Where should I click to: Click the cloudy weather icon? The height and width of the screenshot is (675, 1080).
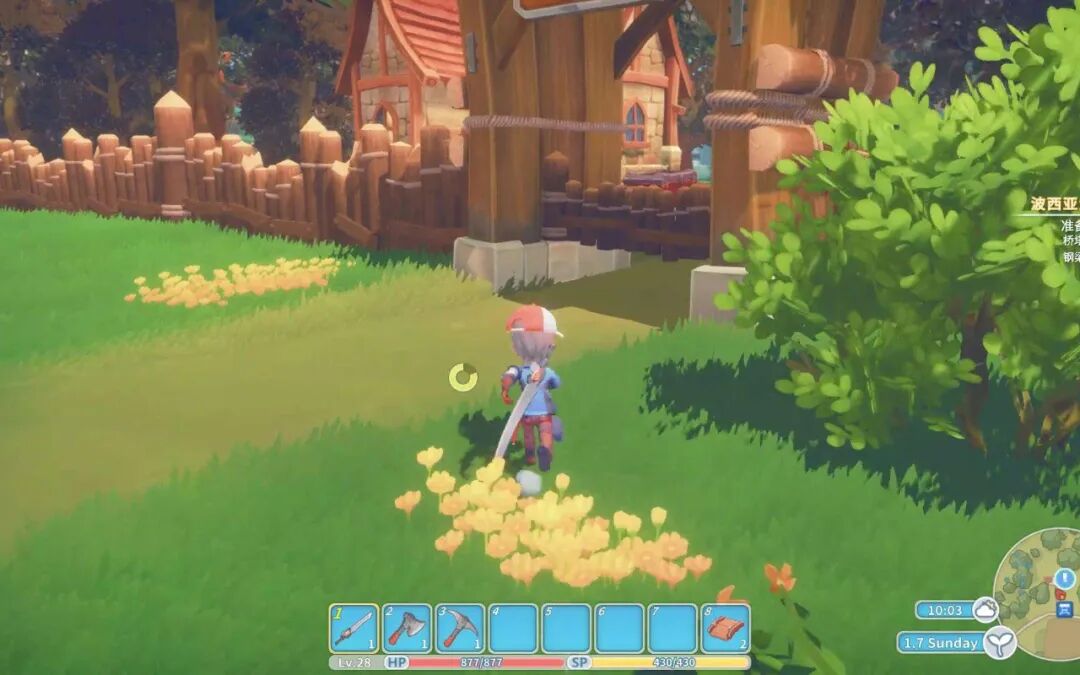click(985, 609)
